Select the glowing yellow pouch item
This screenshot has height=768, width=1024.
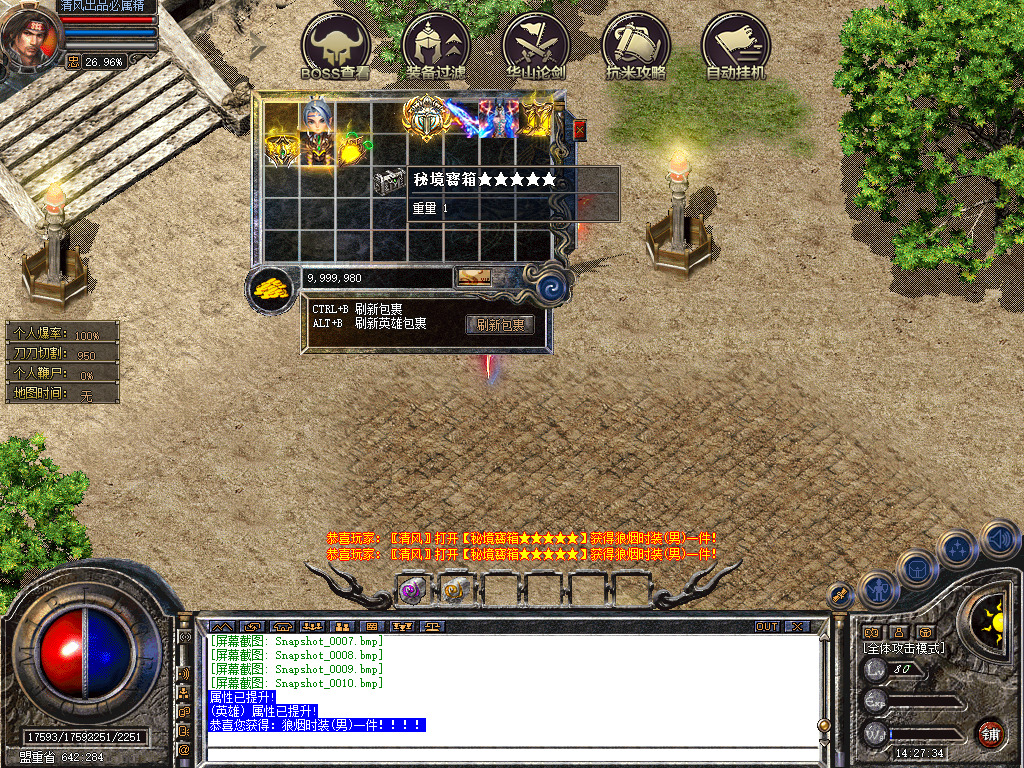tap(352, 150)
